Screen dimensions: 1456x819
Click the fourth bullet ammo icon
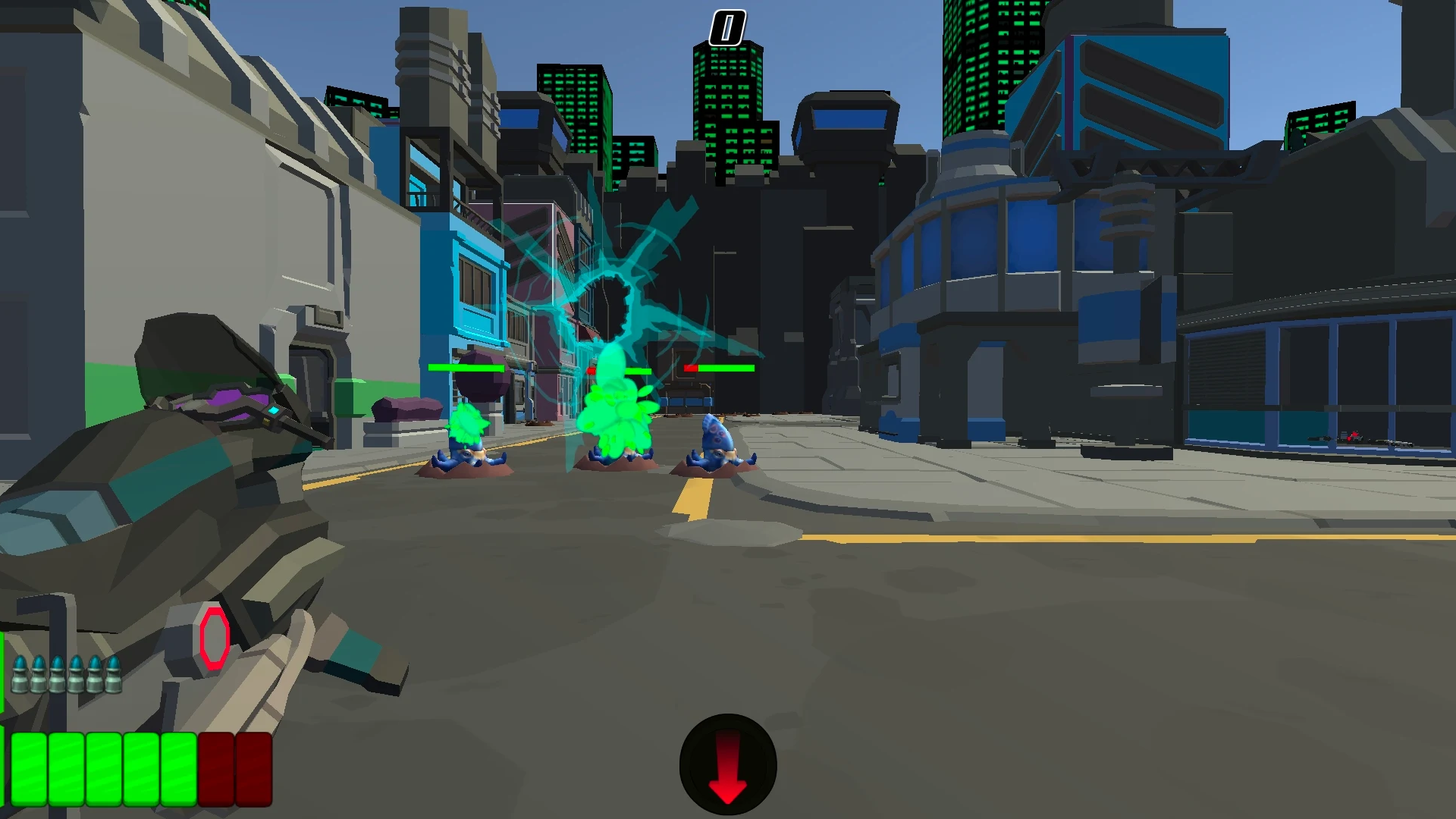[76, 673]
